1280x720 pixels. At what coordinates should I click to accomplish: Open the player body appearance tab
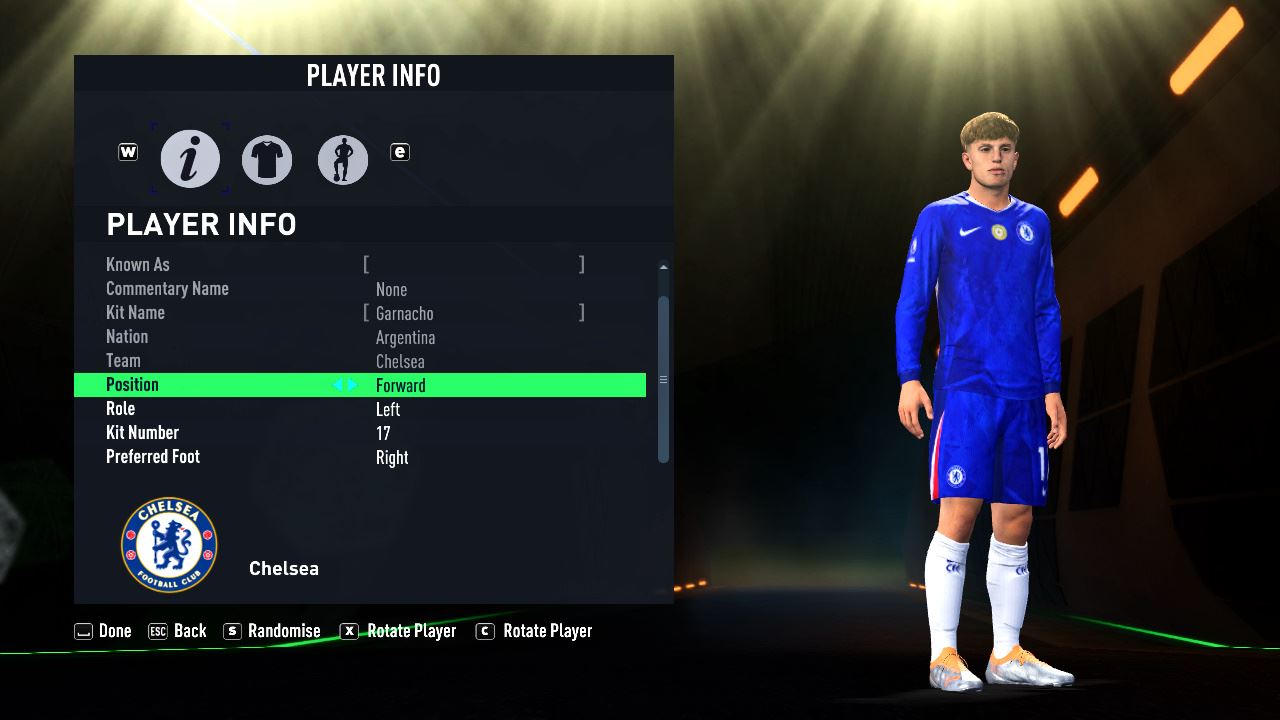tap(343, 160)
